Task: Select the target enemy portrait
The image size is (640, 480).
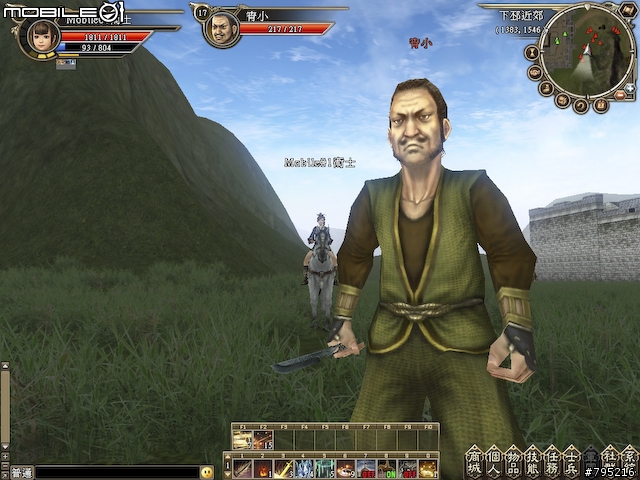Action: pyautogui.click(x=221, y=28)
